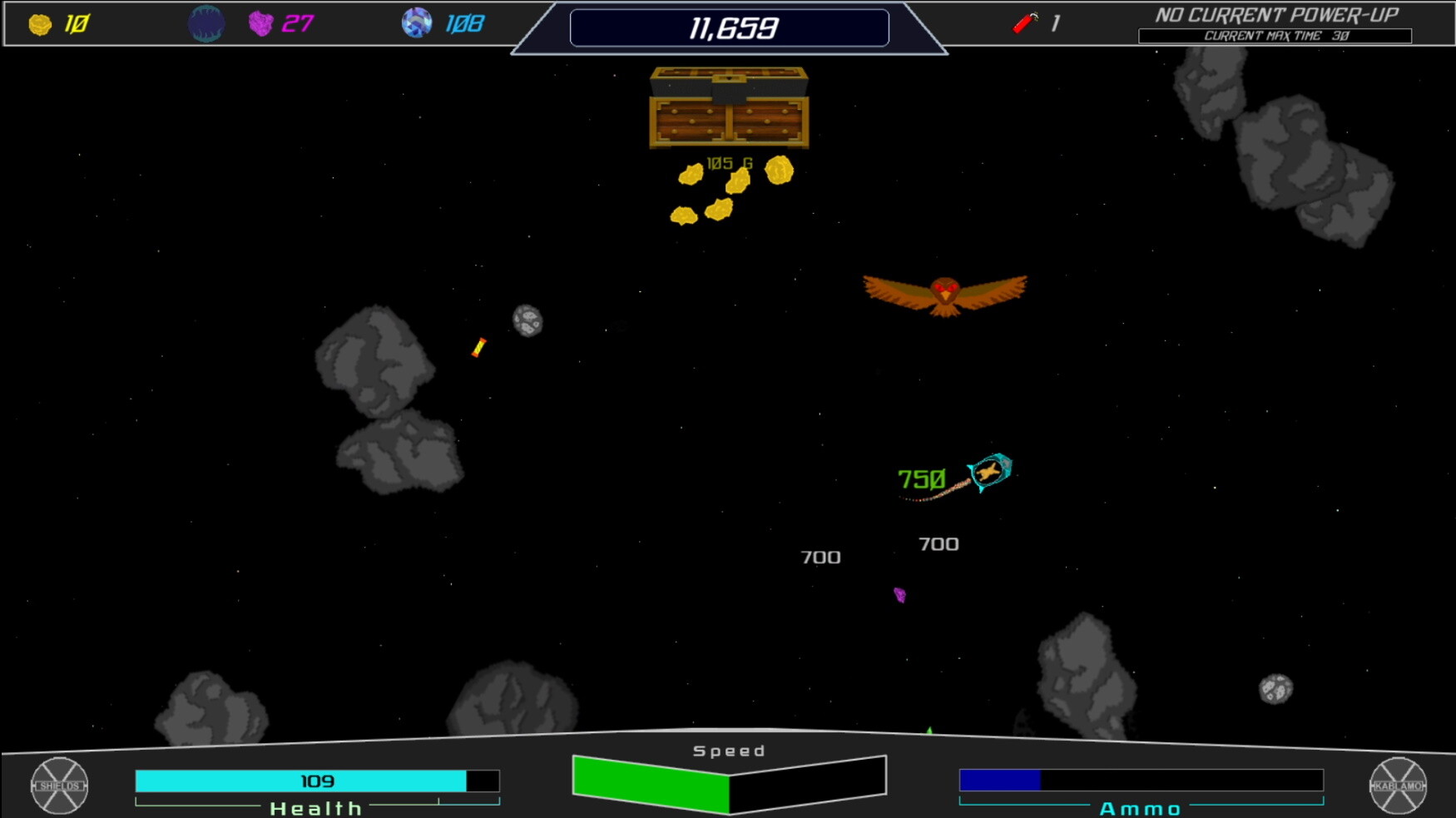The image size is (1456, 818).
Task: Trigger the KABLAMO bomb icon
Action: pyautogui.click(x=1398, y=786)
